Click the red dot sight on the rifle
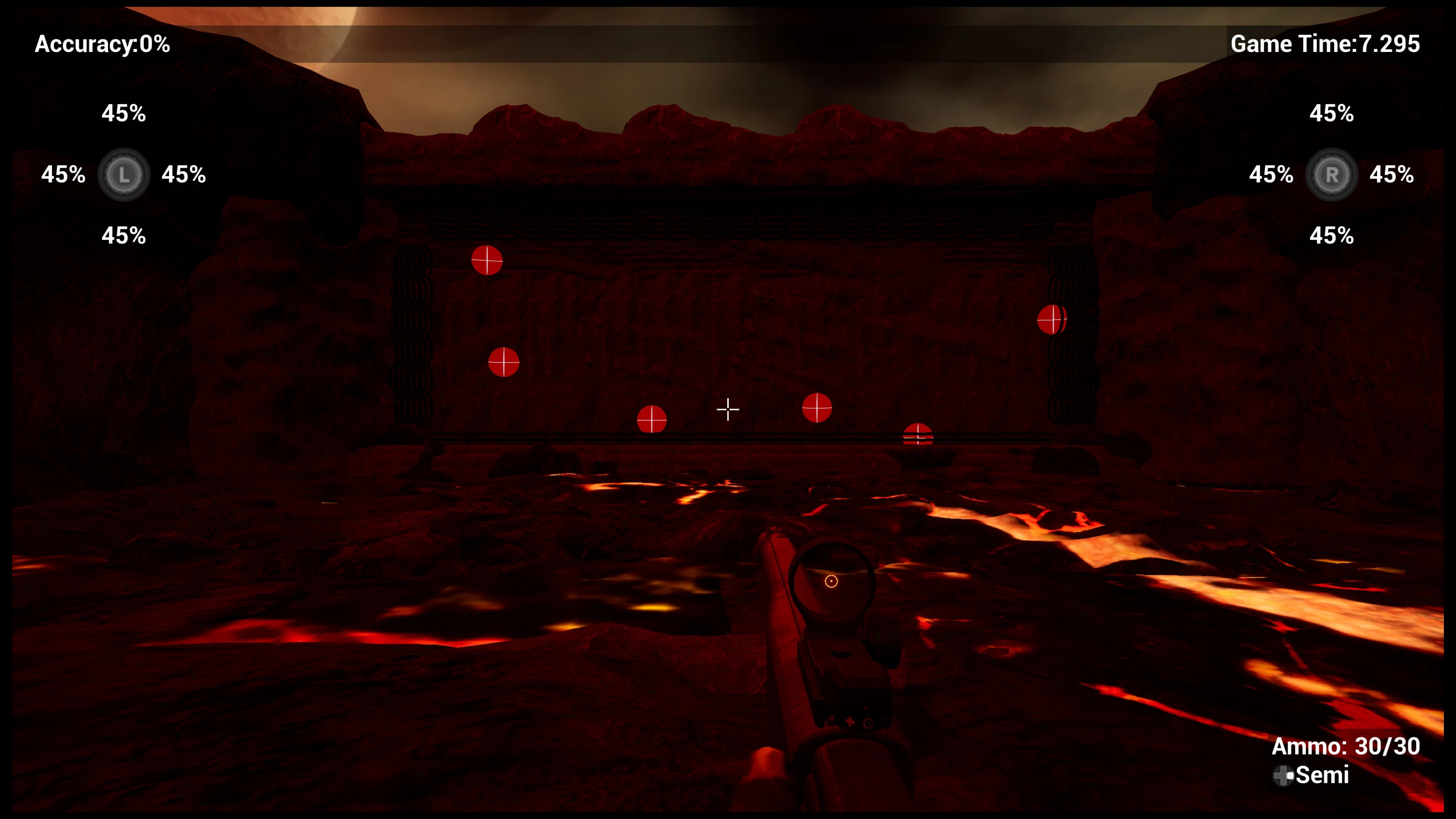 click(831, 581)
